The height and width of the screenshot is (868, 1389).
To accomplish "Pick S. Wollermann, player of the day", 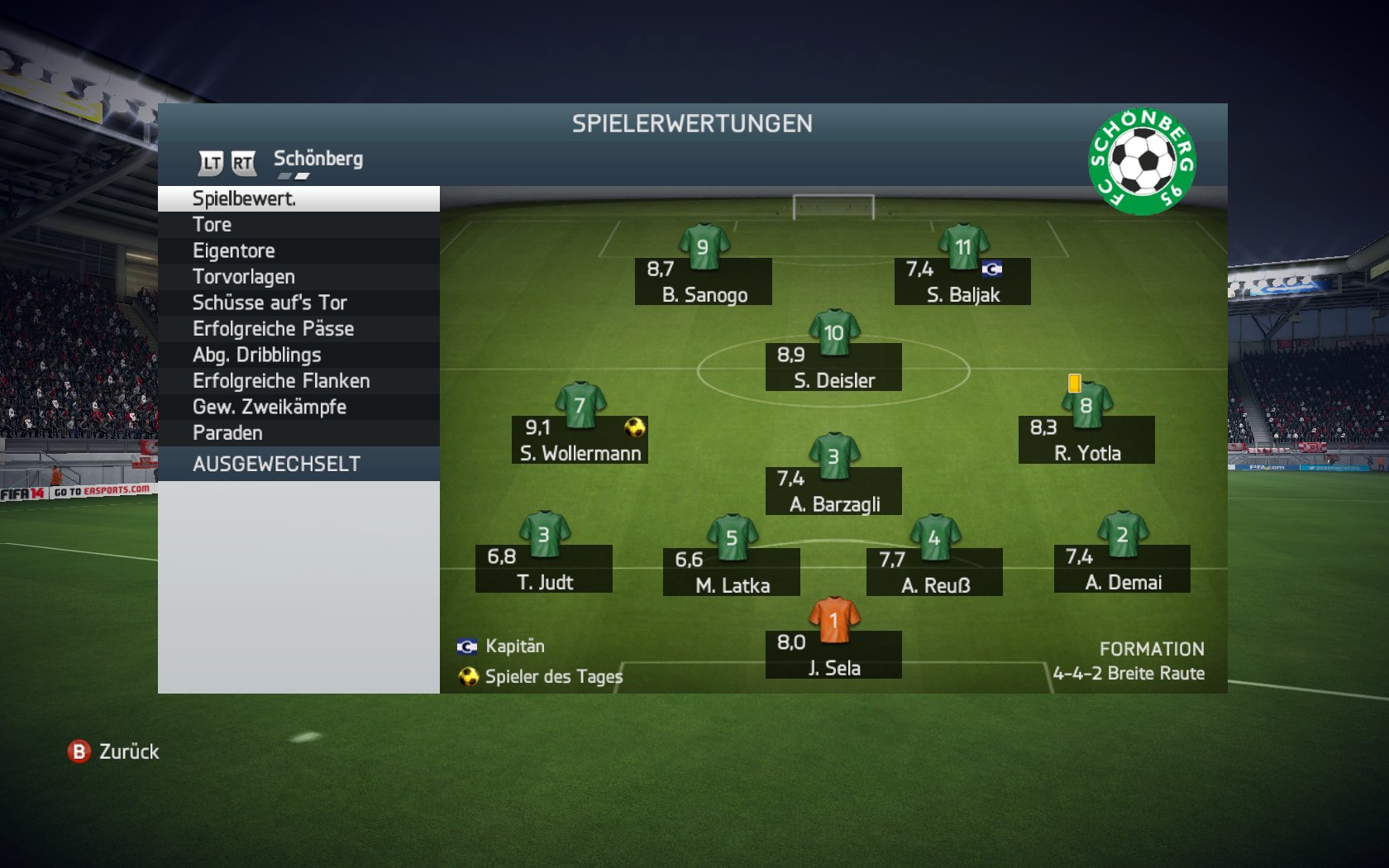I will pos(580,440).
